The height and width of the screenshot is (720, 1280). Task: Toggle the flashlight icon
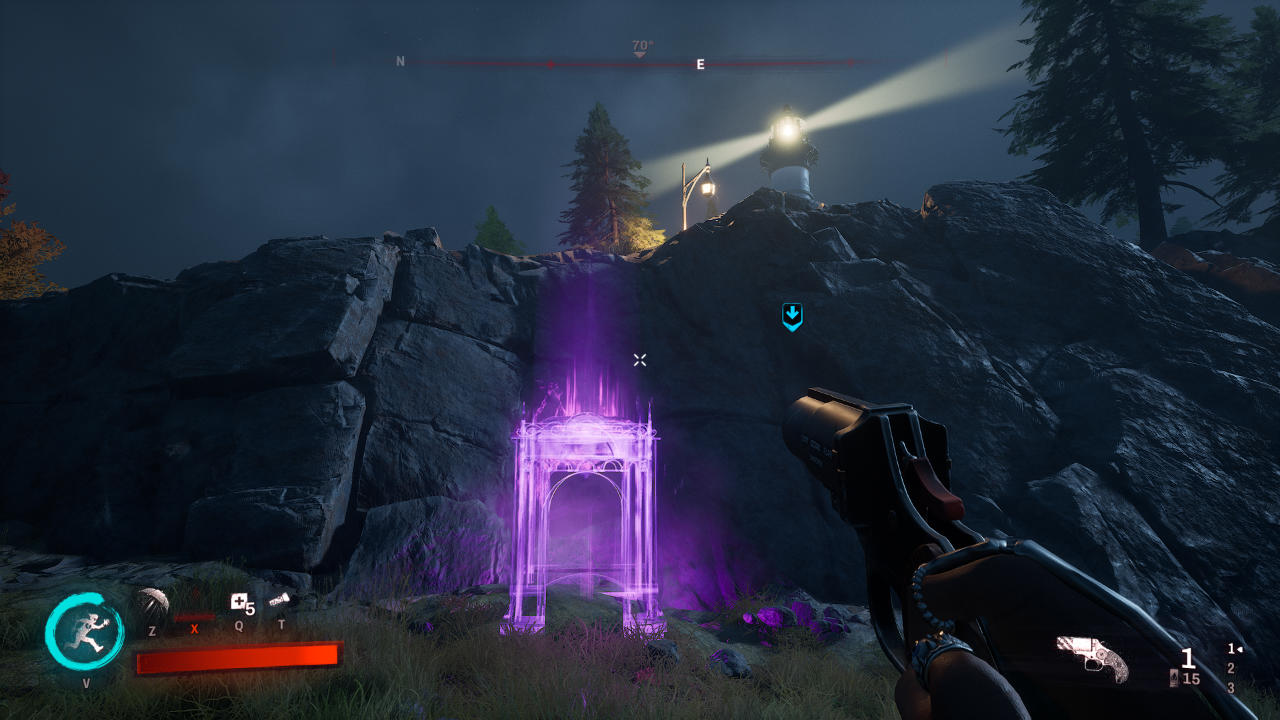(x=279, y=600)
